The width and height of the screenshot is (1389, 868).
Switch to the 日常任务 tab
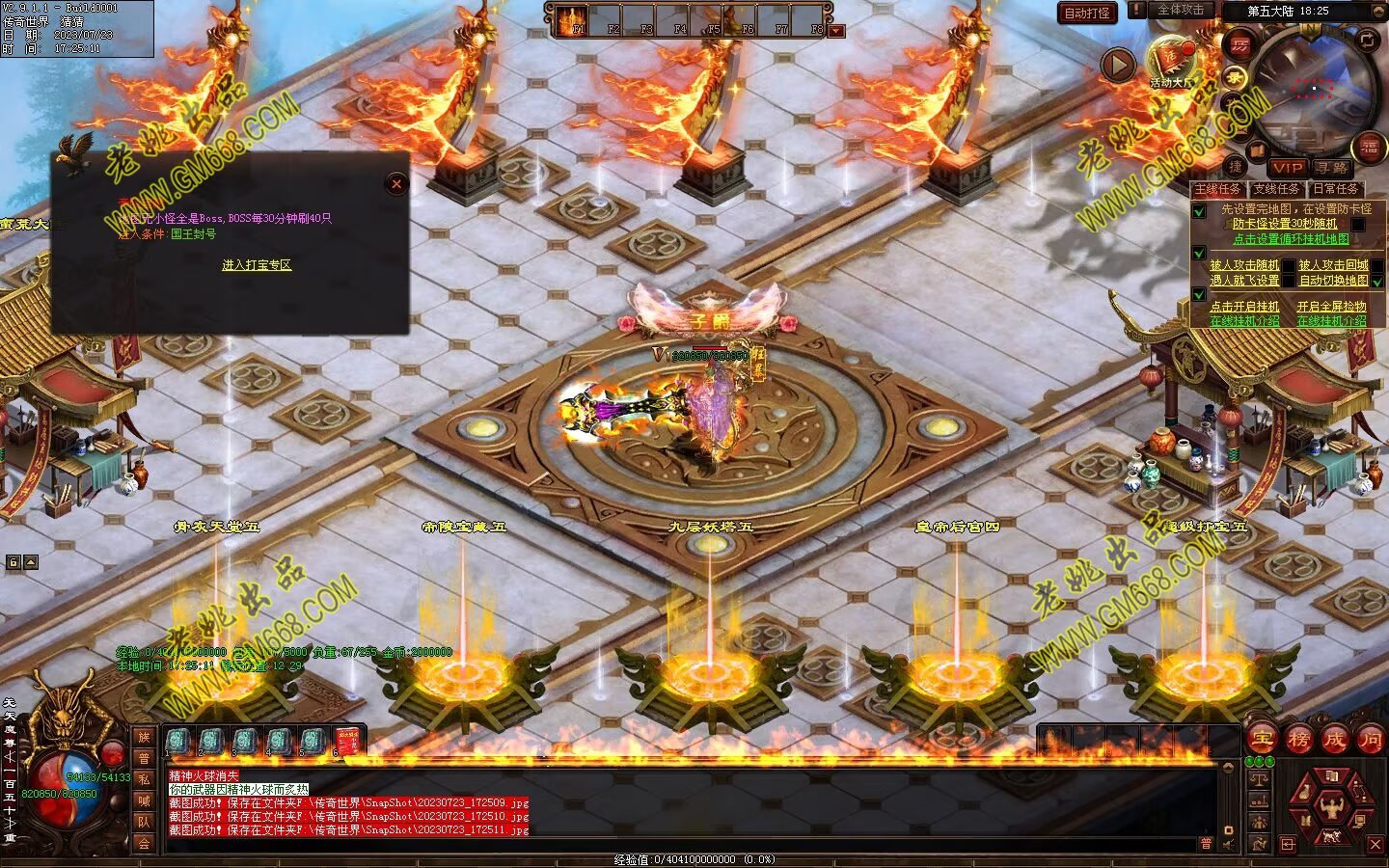1335,189
